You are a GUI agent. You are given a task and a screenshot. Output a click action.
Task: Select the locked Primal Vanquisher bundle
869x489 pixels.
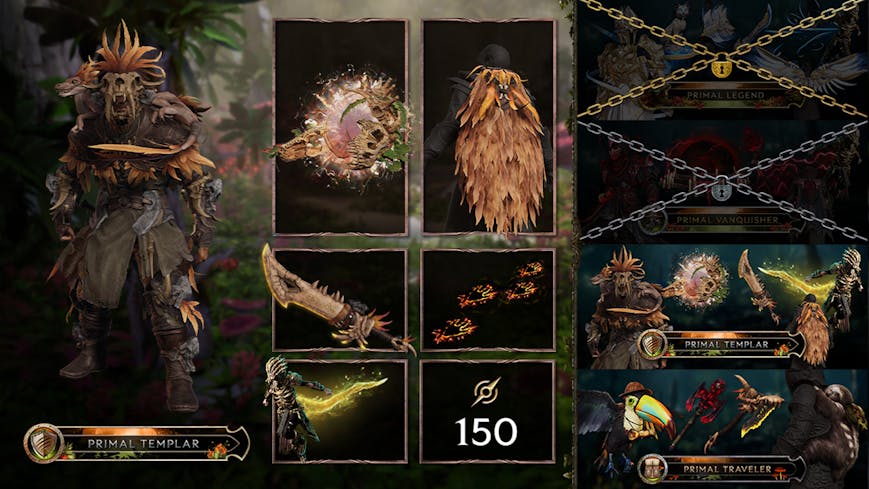[724, 181]
